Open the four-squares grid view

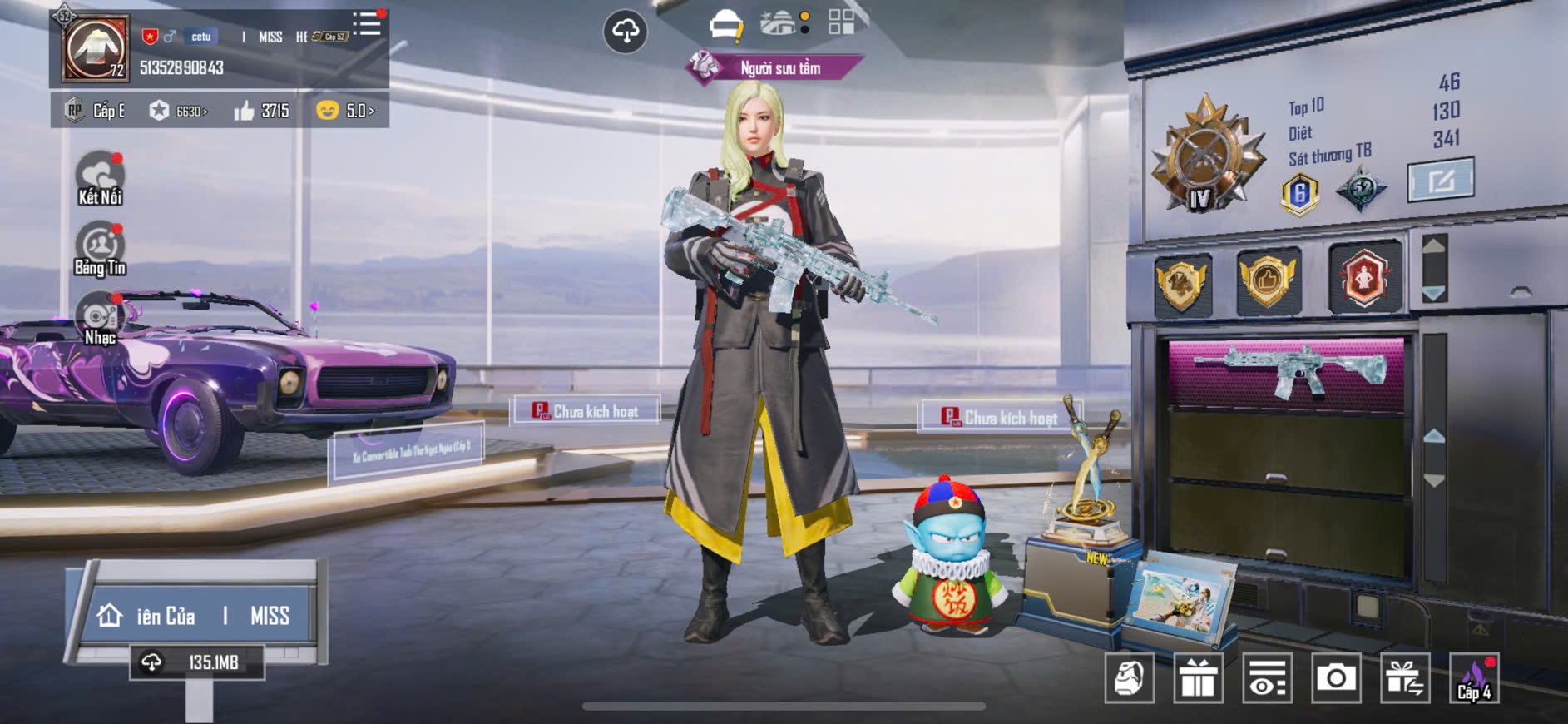click(x=841, y=22)
